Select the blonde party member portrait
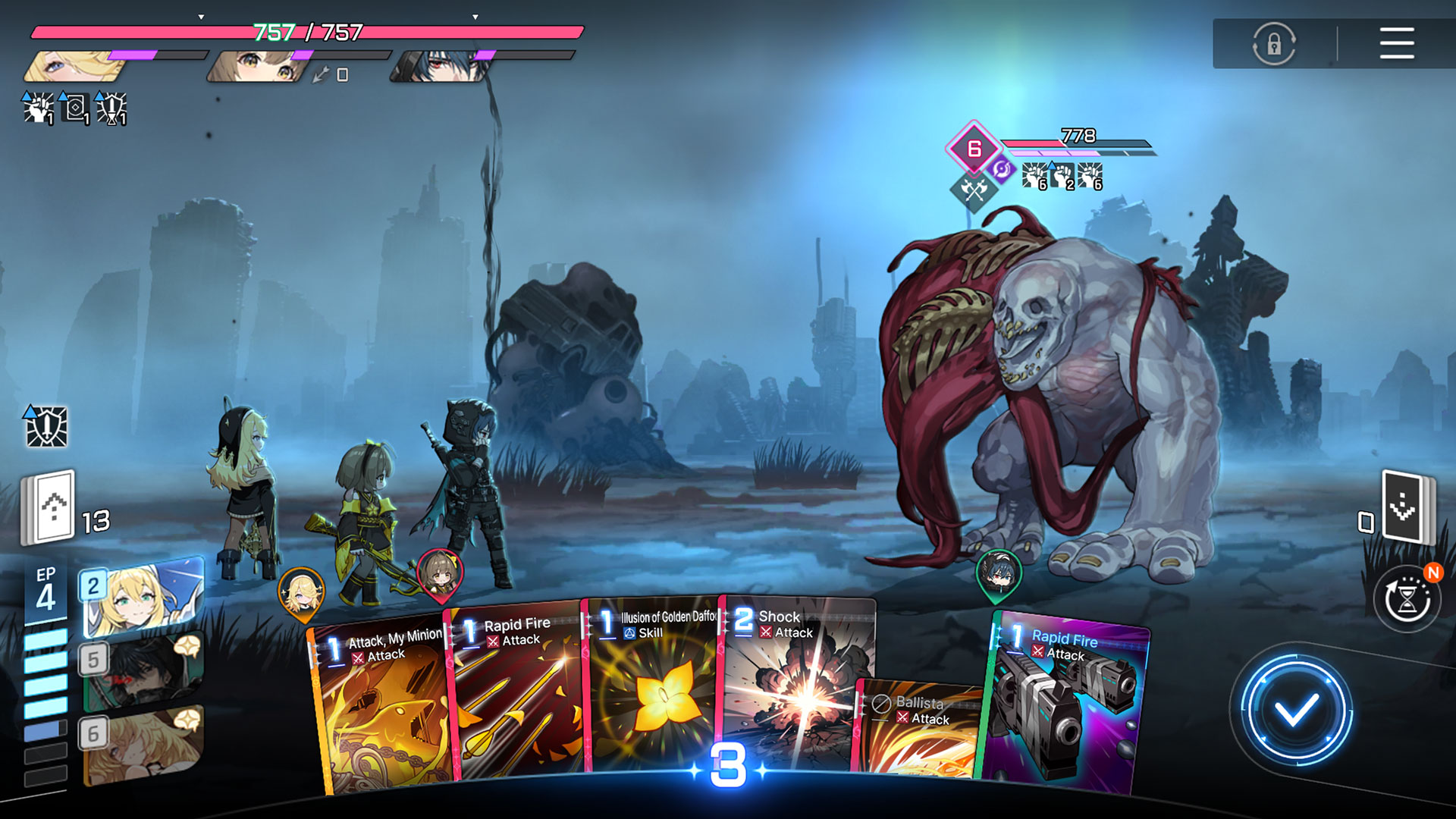 tap(76, 66)
